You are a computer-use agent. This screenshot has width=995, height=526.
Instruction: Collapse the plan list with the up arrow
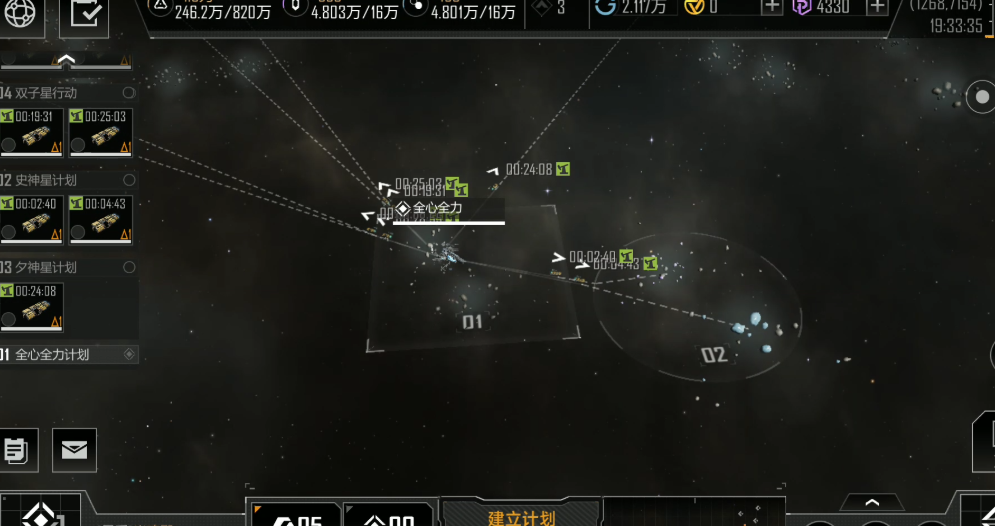tap(66, 60)
